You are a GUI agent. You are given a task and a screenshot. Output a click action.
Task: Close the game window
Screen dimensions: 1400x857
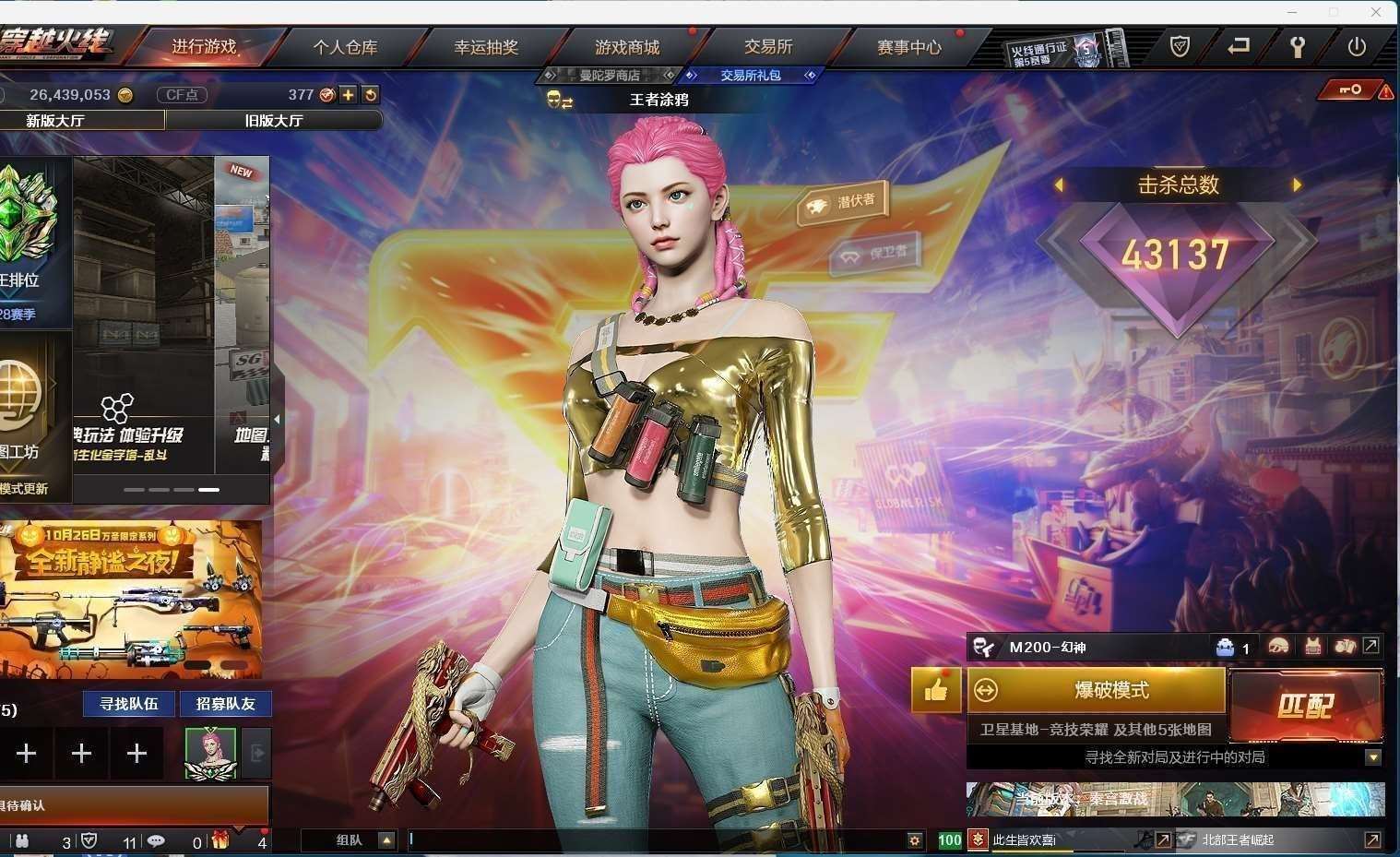pos(1376,12)
